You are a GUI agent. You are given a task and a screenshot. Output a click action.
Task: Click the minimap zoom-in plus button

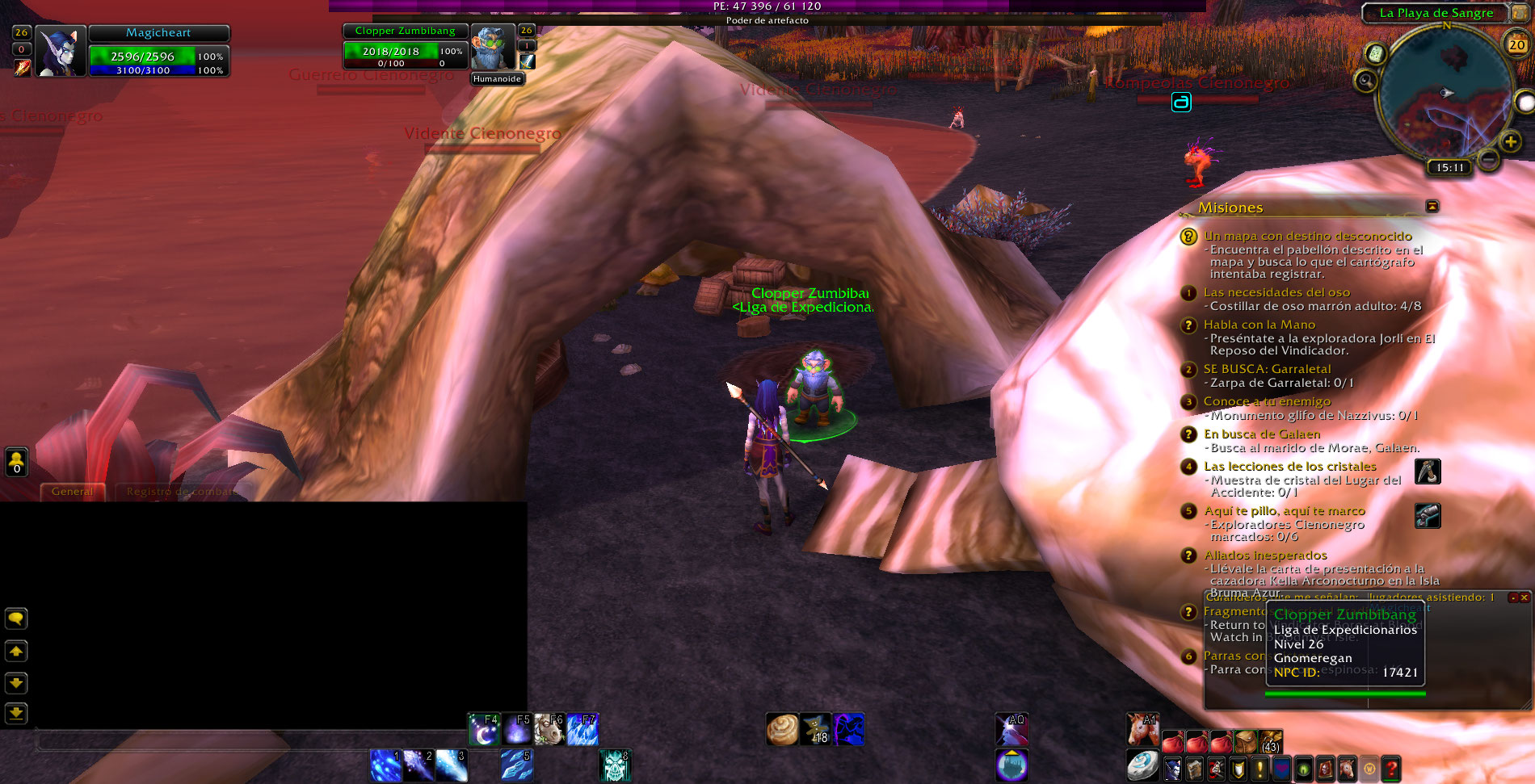(x=1510, y=142)
